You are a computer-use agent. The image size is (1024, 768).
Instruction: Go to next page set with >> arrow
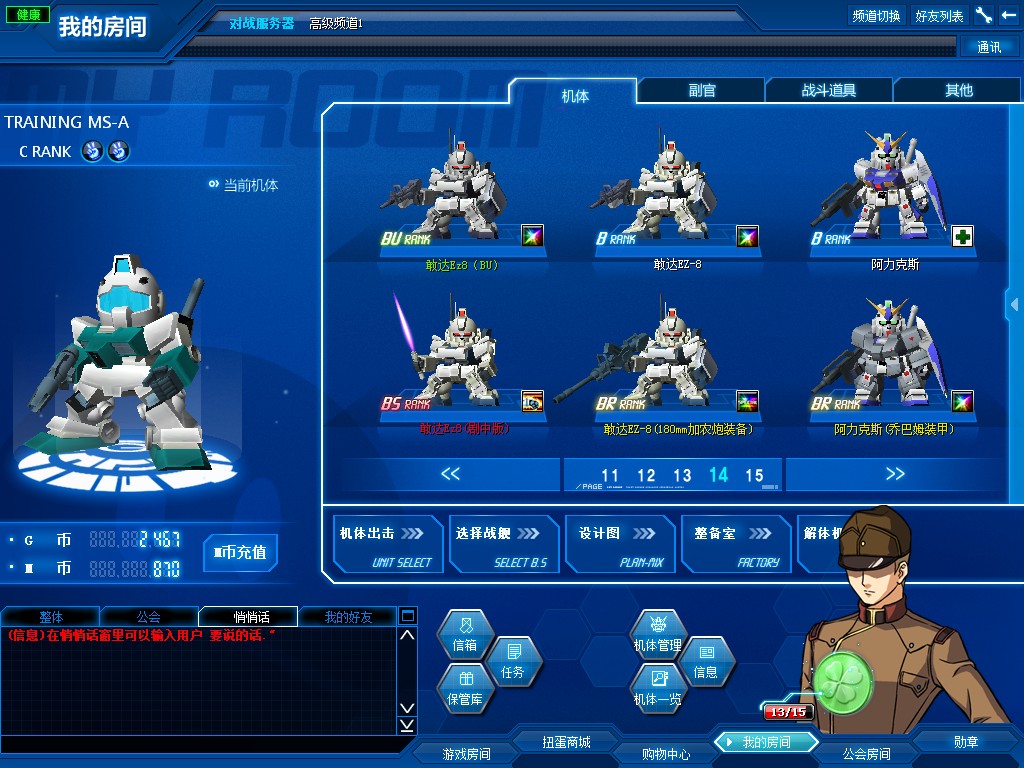tap(895, 474)
